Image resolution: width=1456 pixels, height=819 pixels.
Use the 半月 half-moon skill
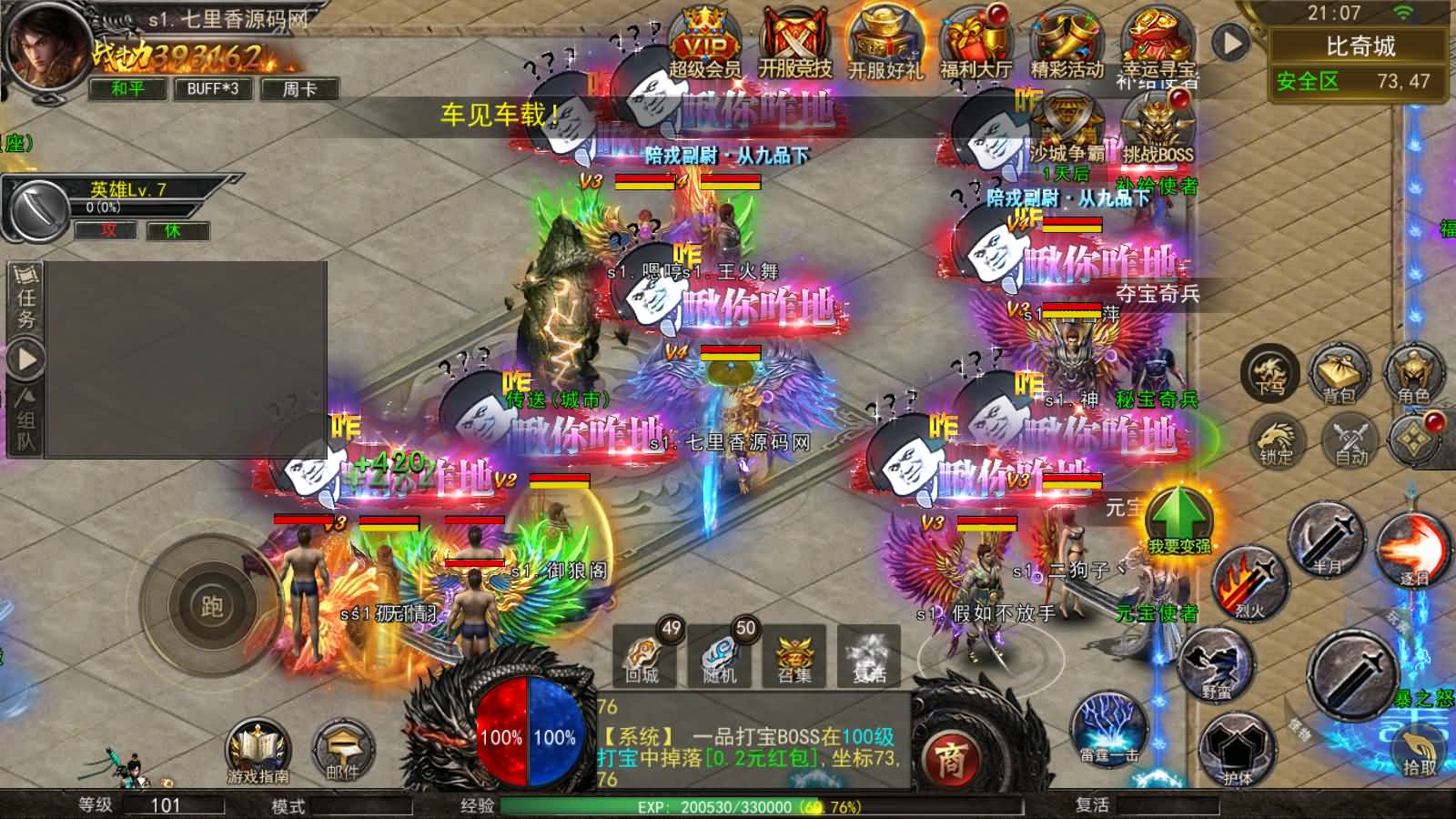coord(1327,539)
